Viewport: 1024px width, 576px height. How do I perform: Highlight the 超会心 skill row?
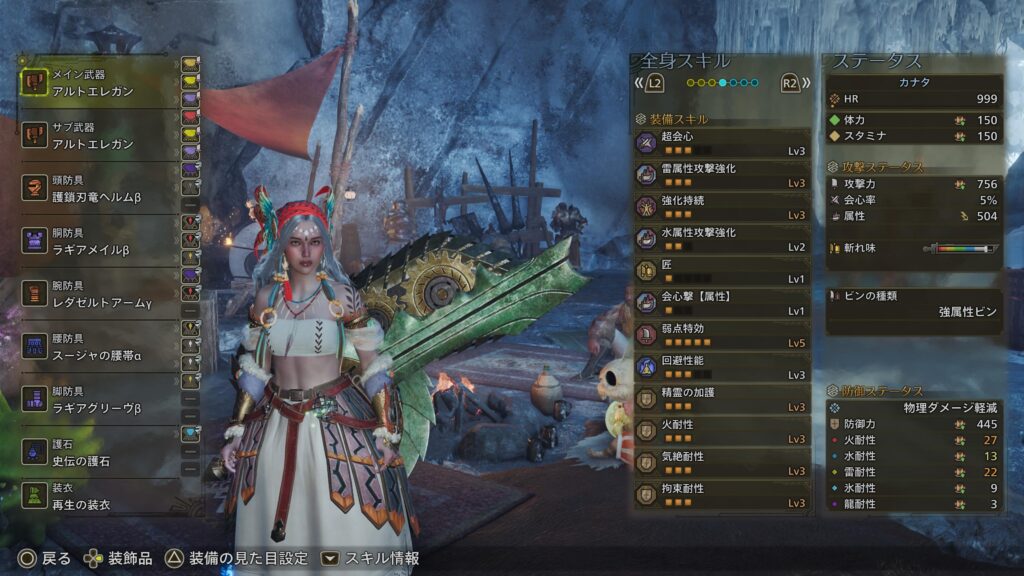pos(722,143)
